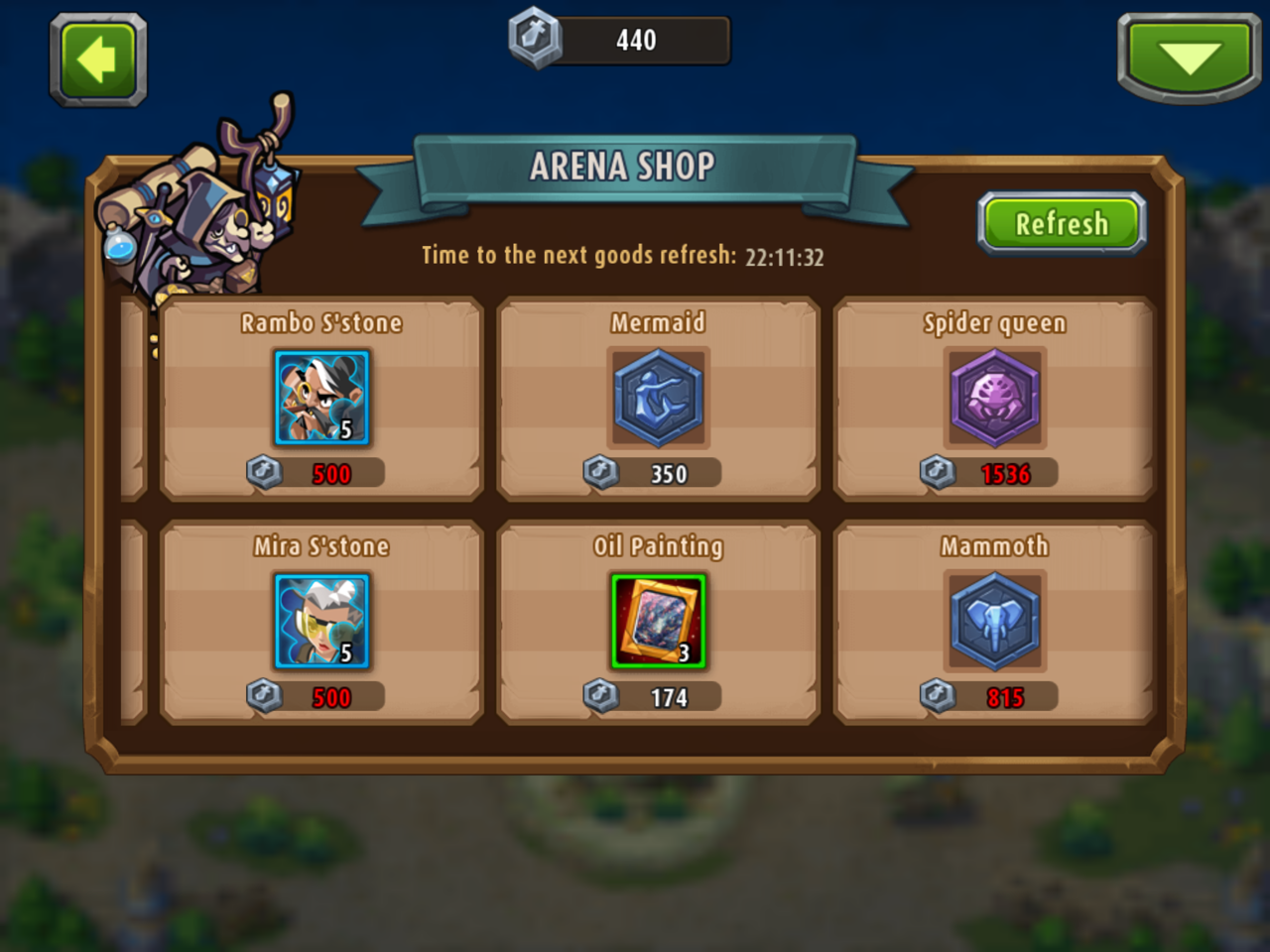Refresh the arena shop goods
1270x952 pixels.
pos(1061,223)
